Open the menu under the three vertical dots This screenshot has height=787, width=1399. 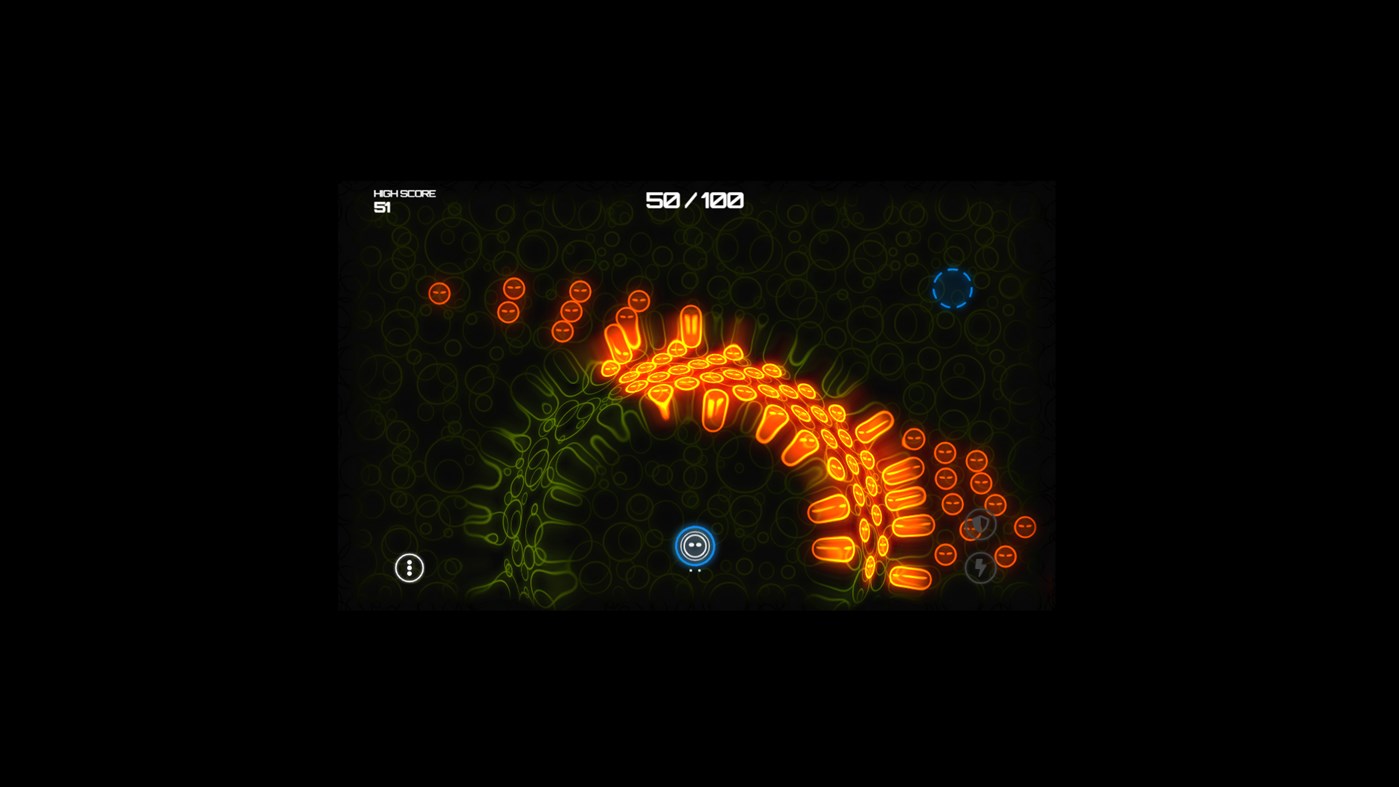coord(408,567)
